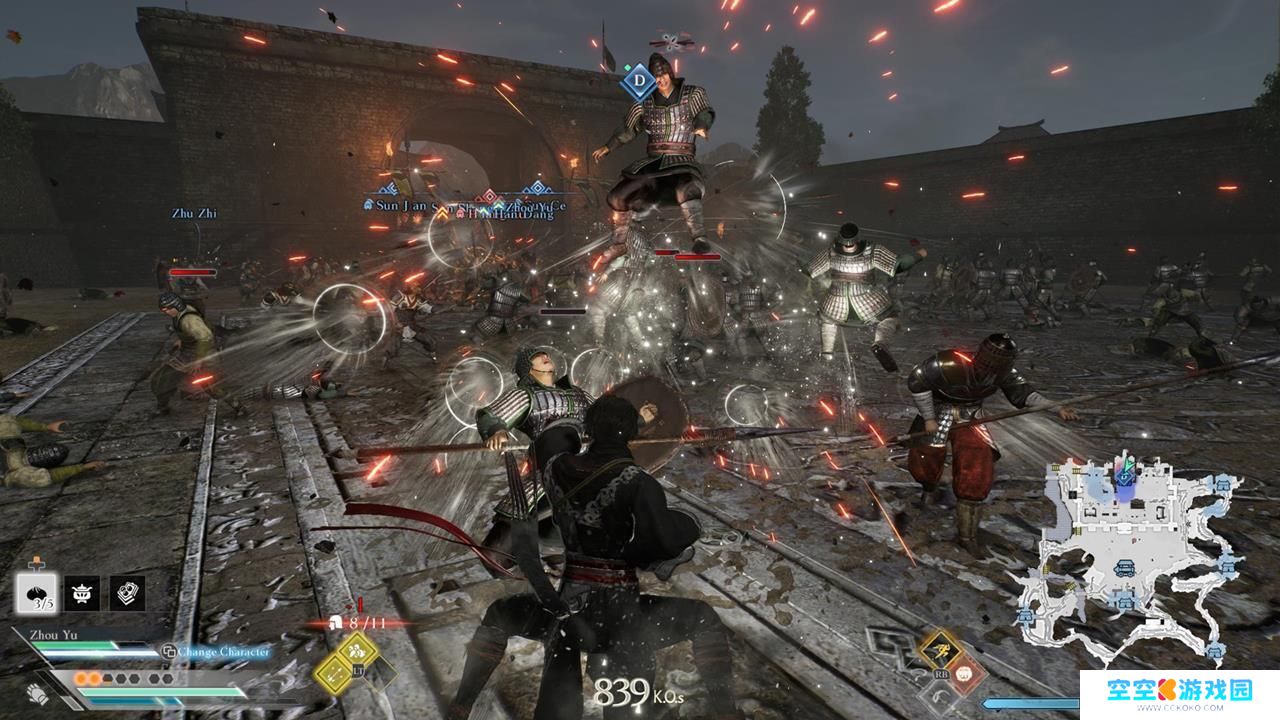Click Change Character next to Zhou Yu
The width and height of the screenshot is (1280, 720).
coord(218,652)
